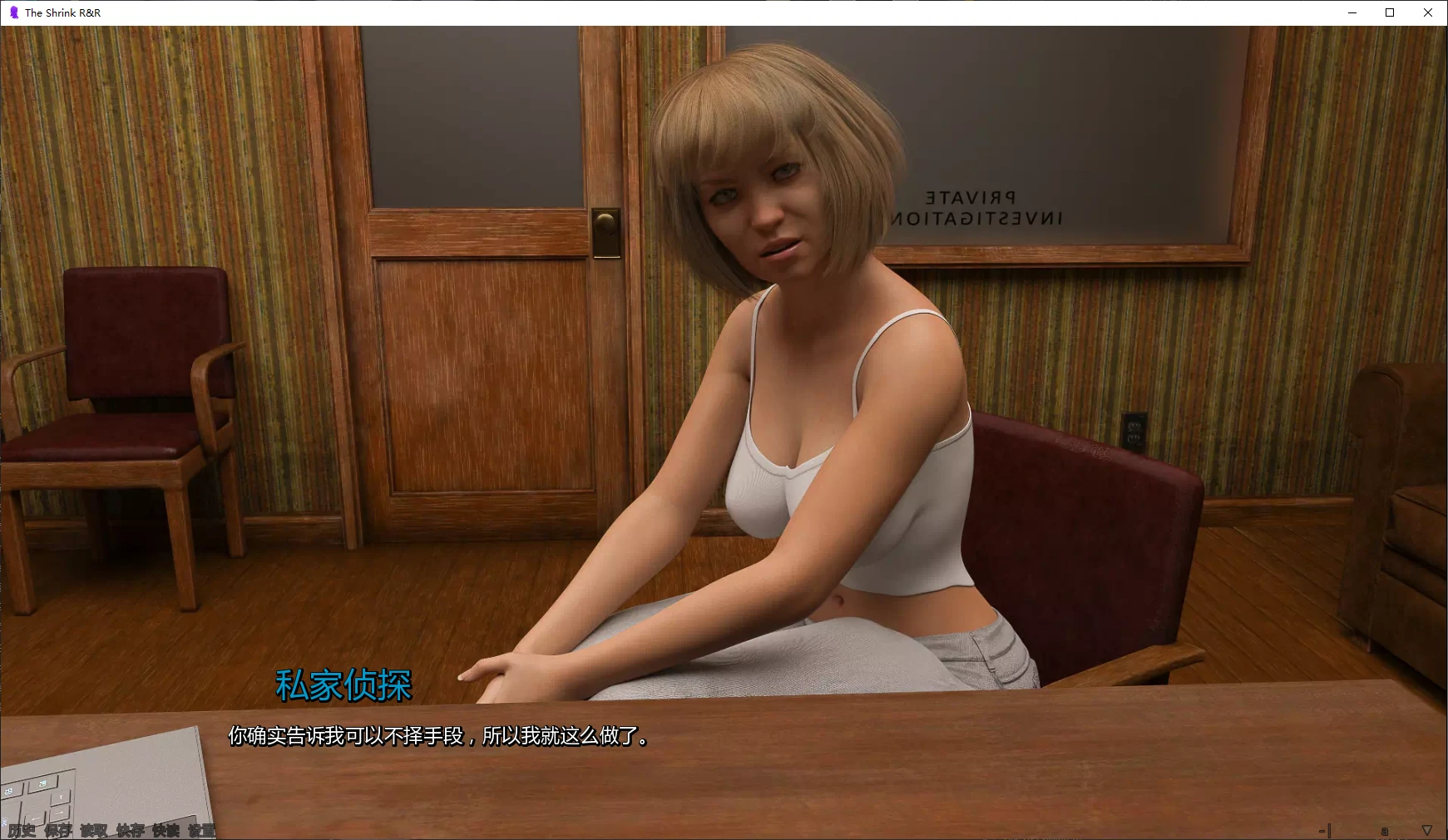Click 快读 to quick load
Image resolution: width=1448 pixels, height=840 pixels.
pyautogui.click(x=166, y=830)
